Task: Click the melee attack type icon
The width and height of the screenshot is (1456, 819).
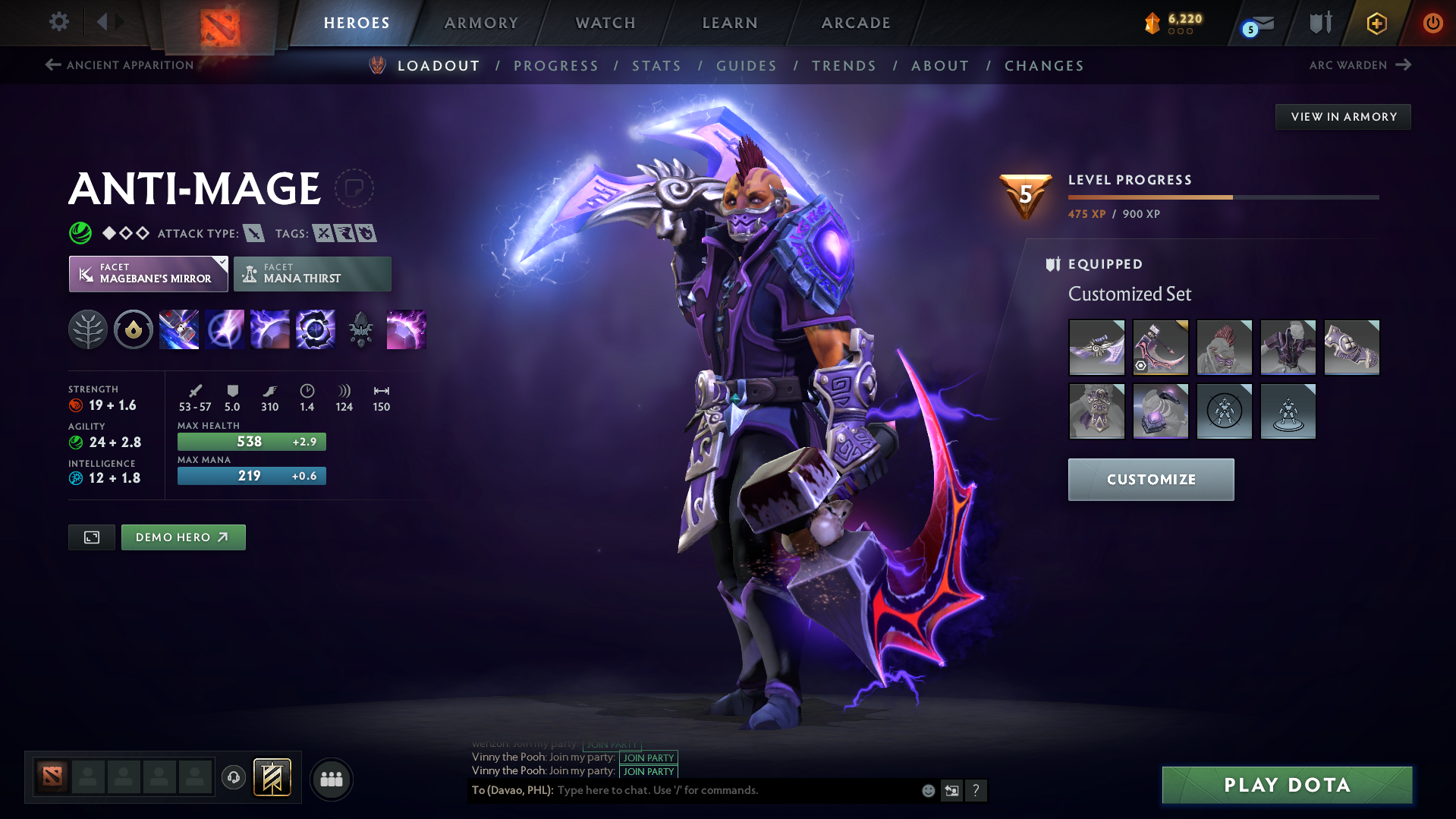Action: [256, 233]
